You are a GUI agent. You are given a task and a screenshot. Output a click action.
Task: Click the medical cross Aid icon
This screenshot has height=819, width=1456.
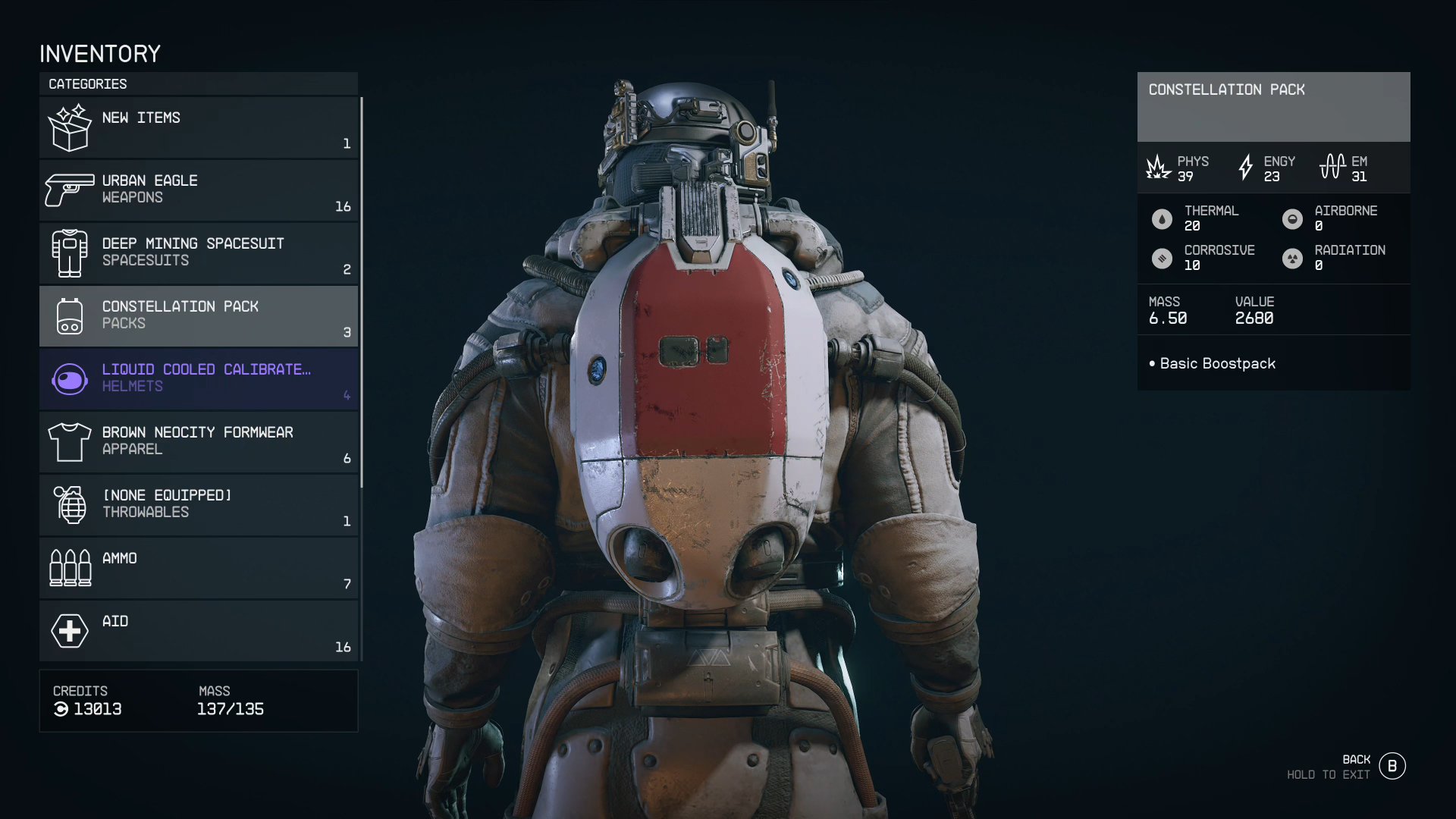[70, 630]
